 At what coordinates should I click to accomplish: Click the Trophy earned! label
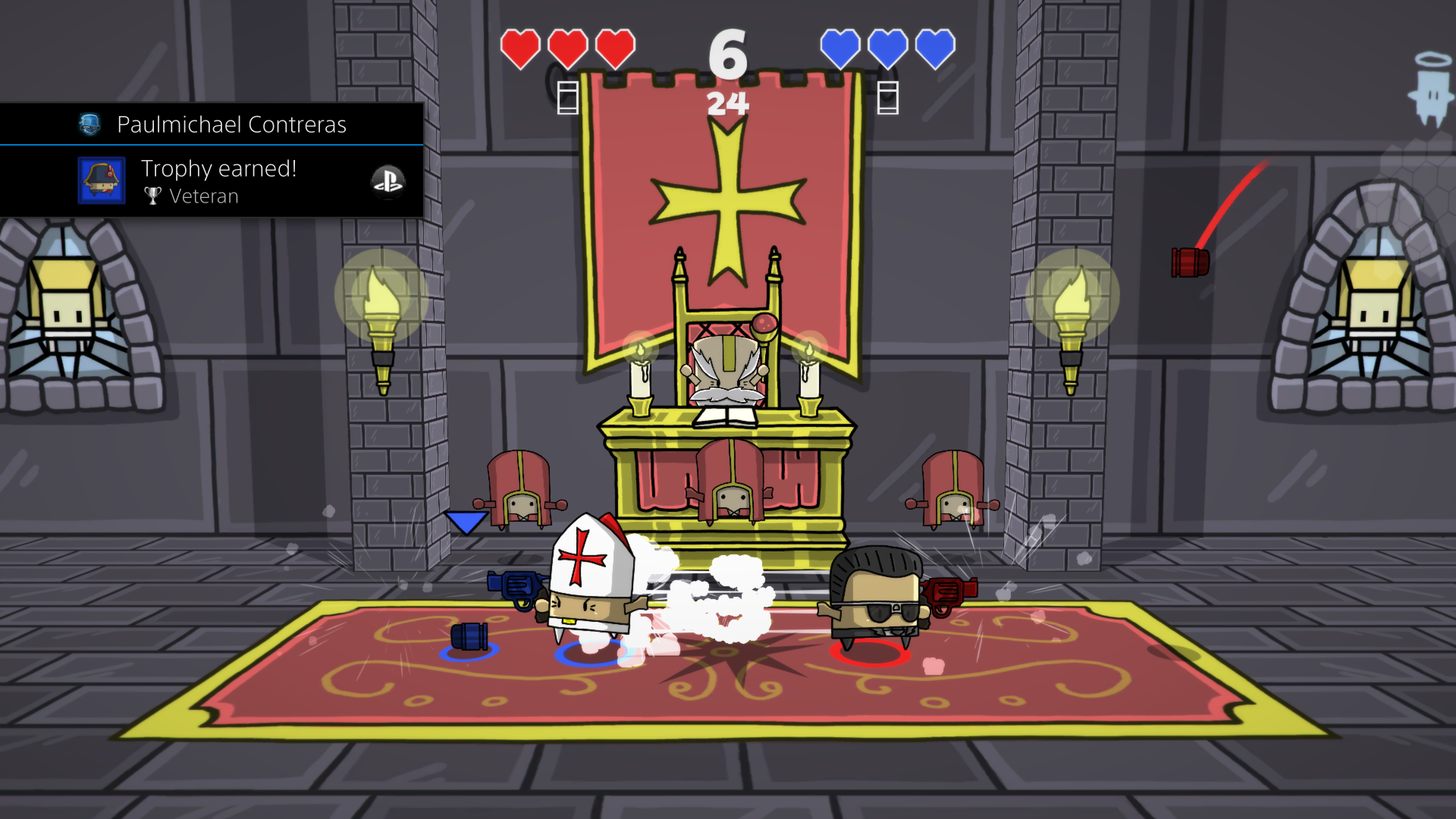click(x=218, y=168)
